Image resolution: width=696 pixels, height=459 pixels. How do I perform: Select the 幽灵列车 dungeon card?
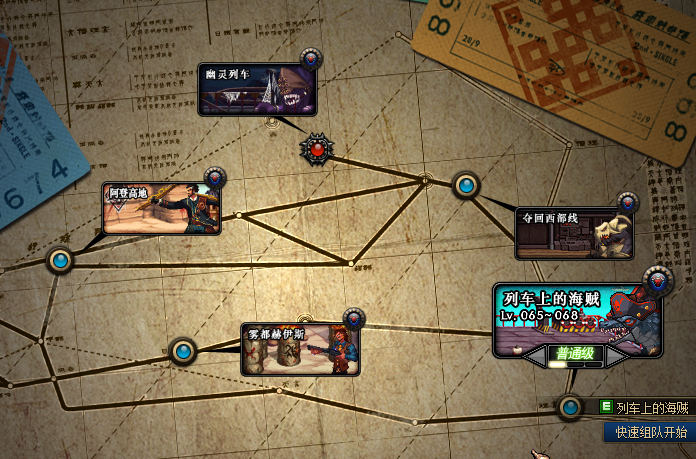[x=258, y=90]
